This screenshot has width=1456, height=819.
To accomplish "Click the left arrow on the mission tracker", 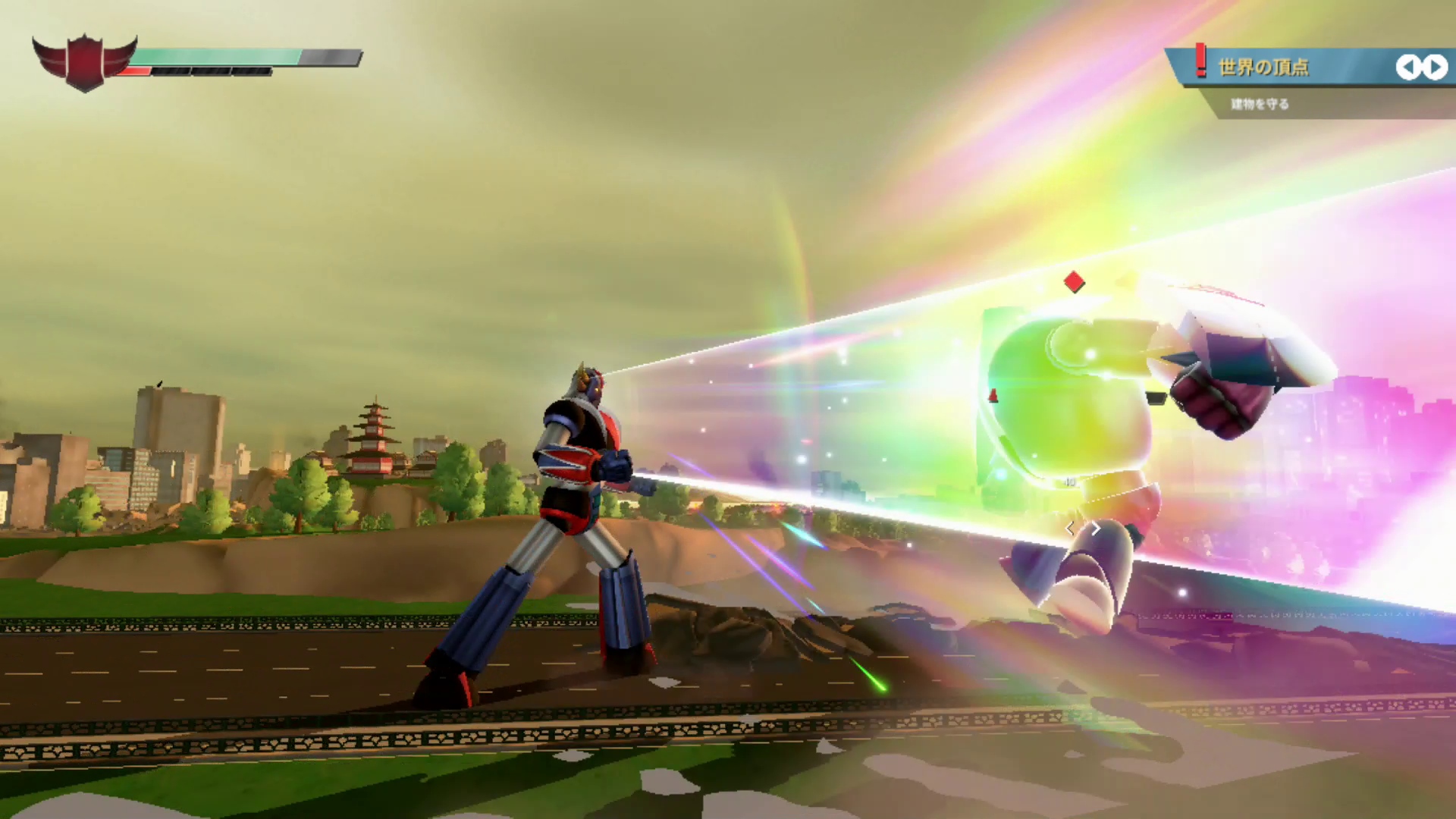I will (x=1407, y=67).
